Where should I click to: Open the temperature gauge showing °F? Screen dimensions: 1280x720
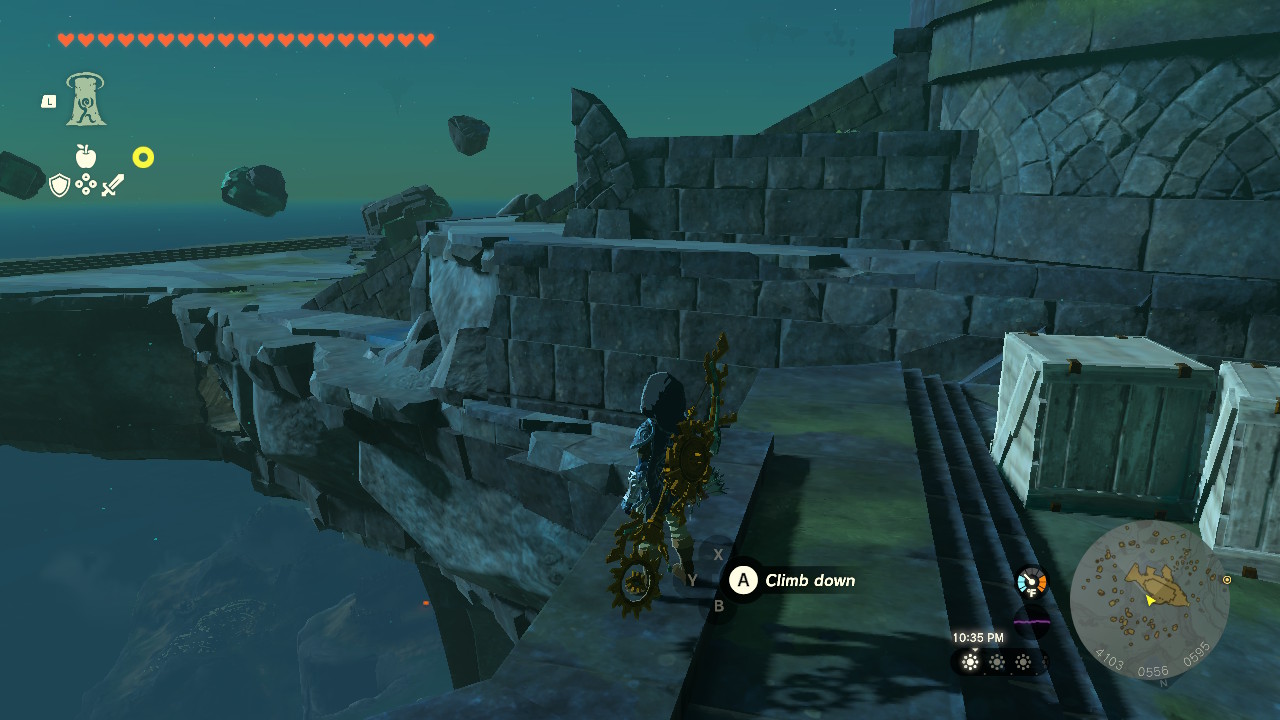point(1031,580)
